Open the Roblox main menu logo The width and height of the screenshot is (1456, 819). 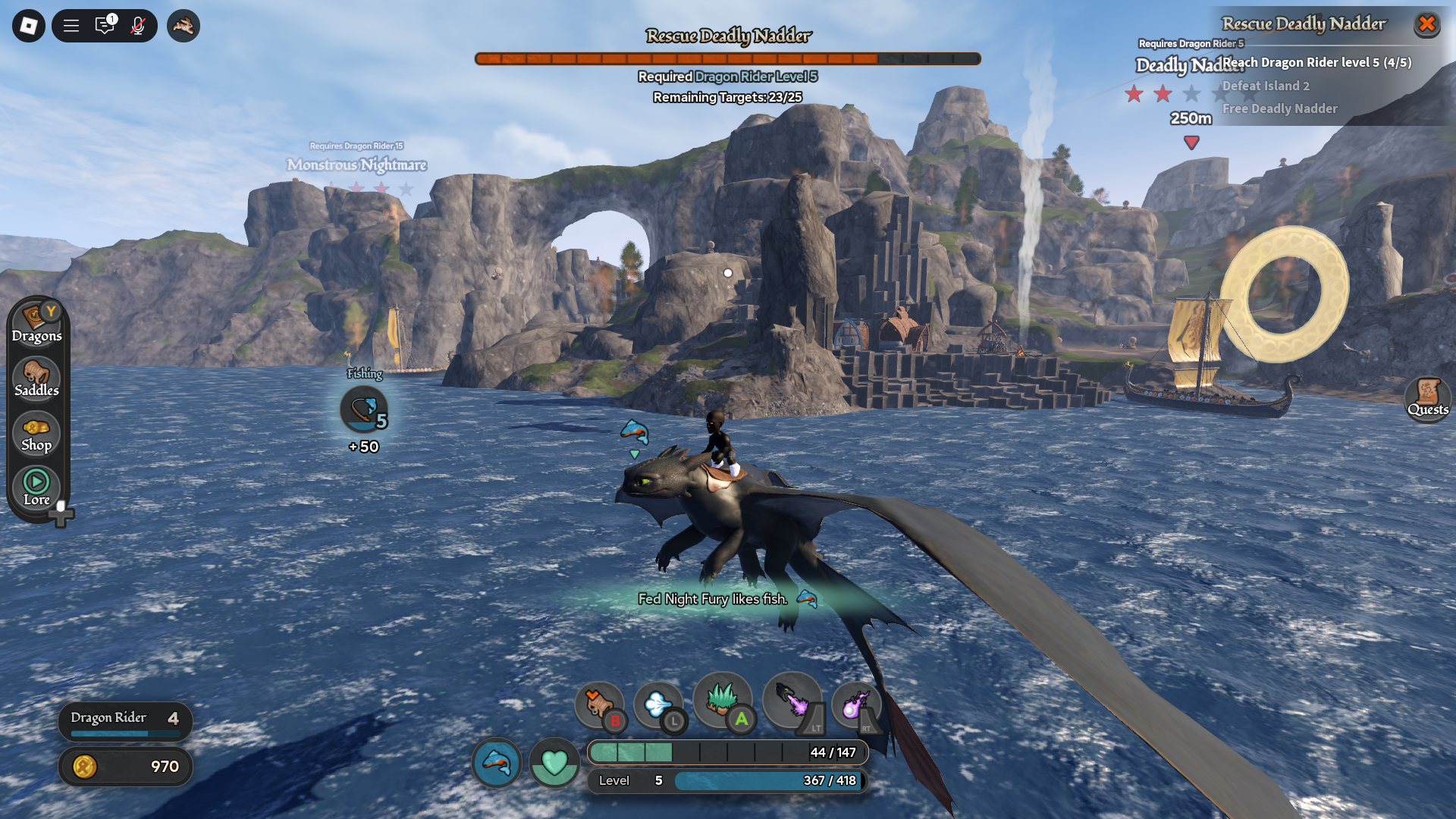pyautogui.click(x=29, y=26)
